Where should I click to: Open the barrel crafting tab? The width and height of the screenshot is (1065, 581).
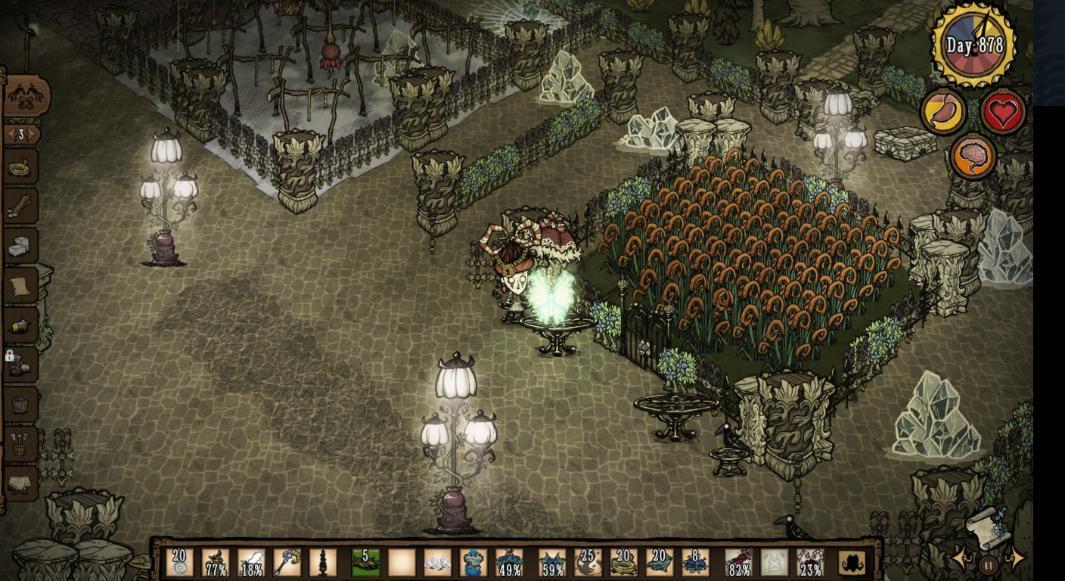(x=21, y=404)
